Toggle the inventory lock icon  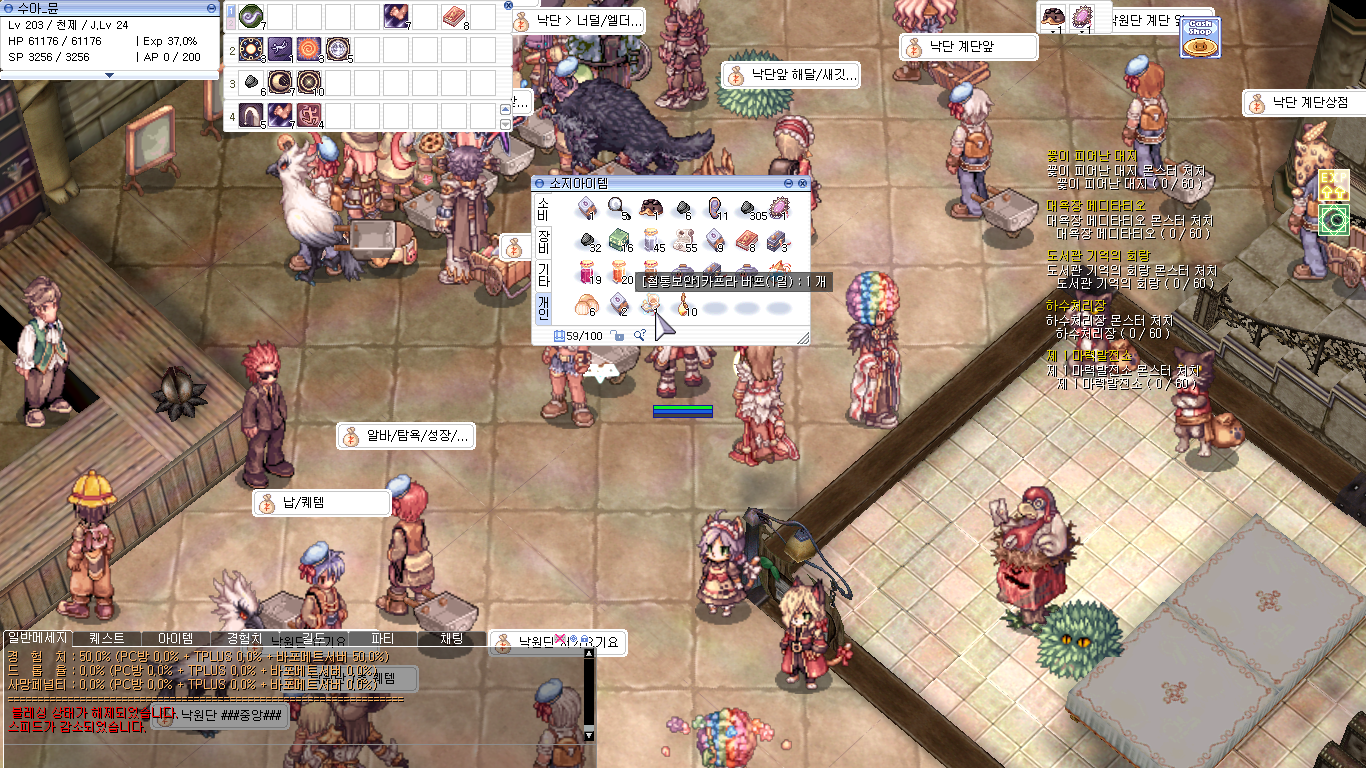pos(618,336)
